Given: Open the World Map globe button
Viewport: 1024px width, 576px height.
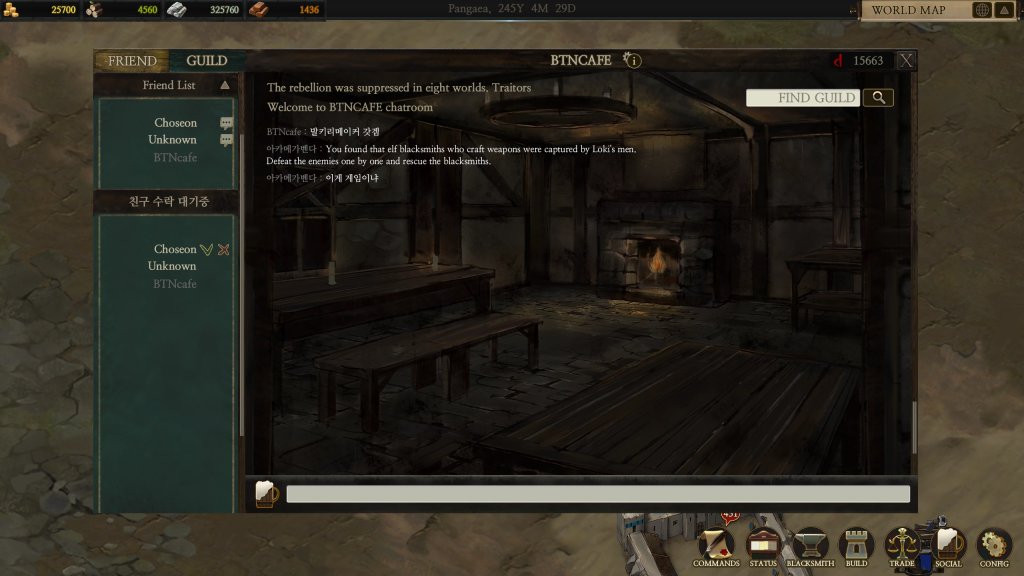Looking at the screenshot, I should point(982,10).
